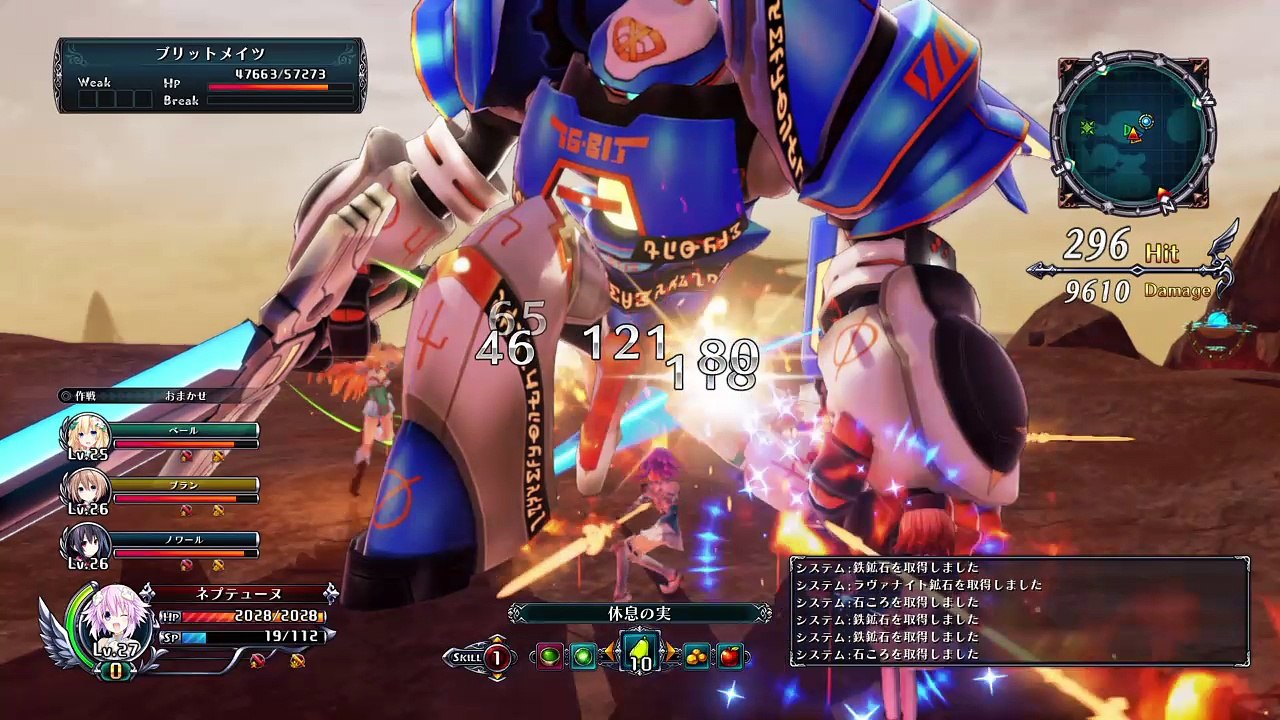
Task: Cycle item selection with the right arrow
Action: (x=672, y=655)
